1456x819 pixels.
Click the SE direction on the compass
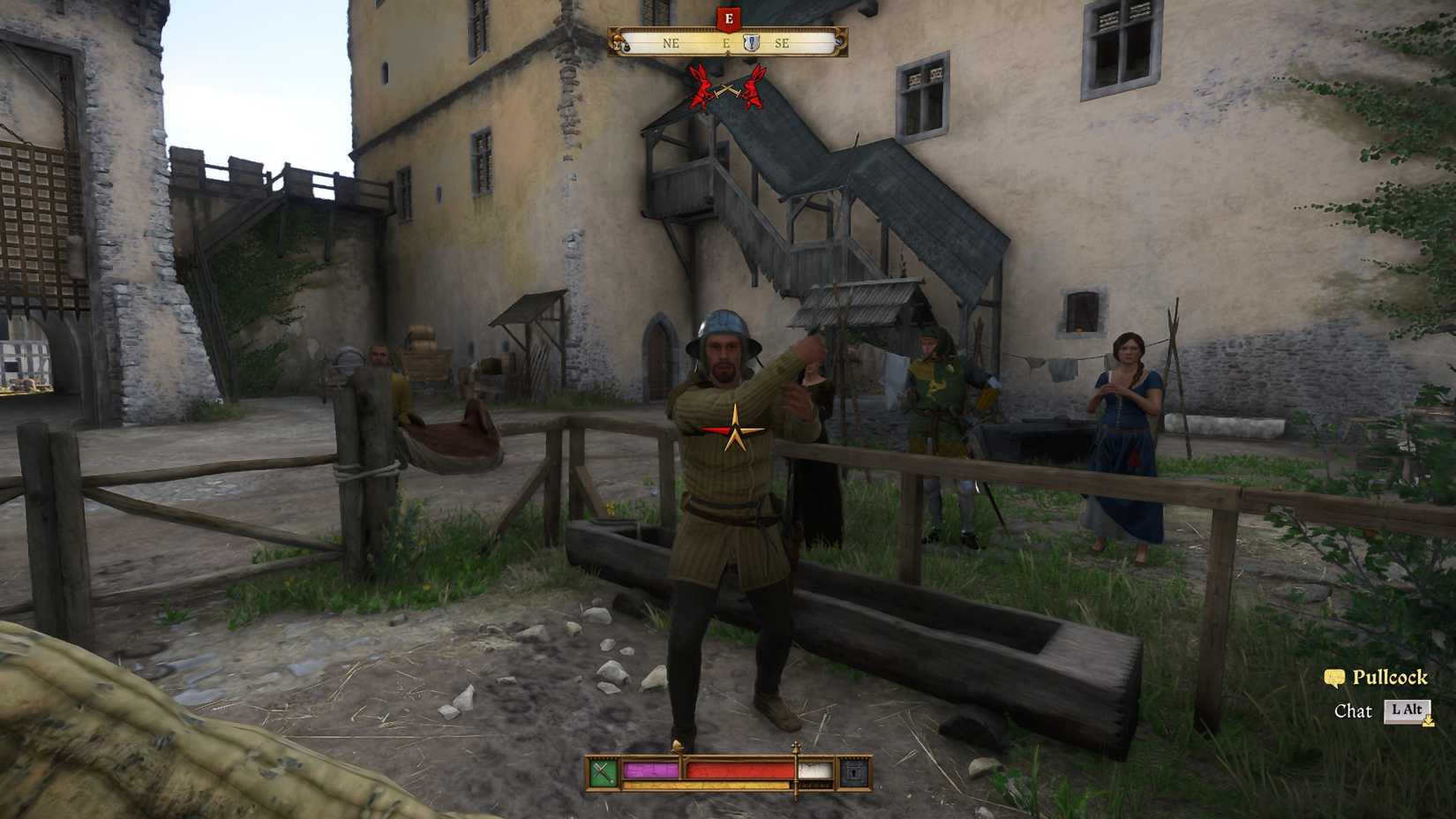784,41
